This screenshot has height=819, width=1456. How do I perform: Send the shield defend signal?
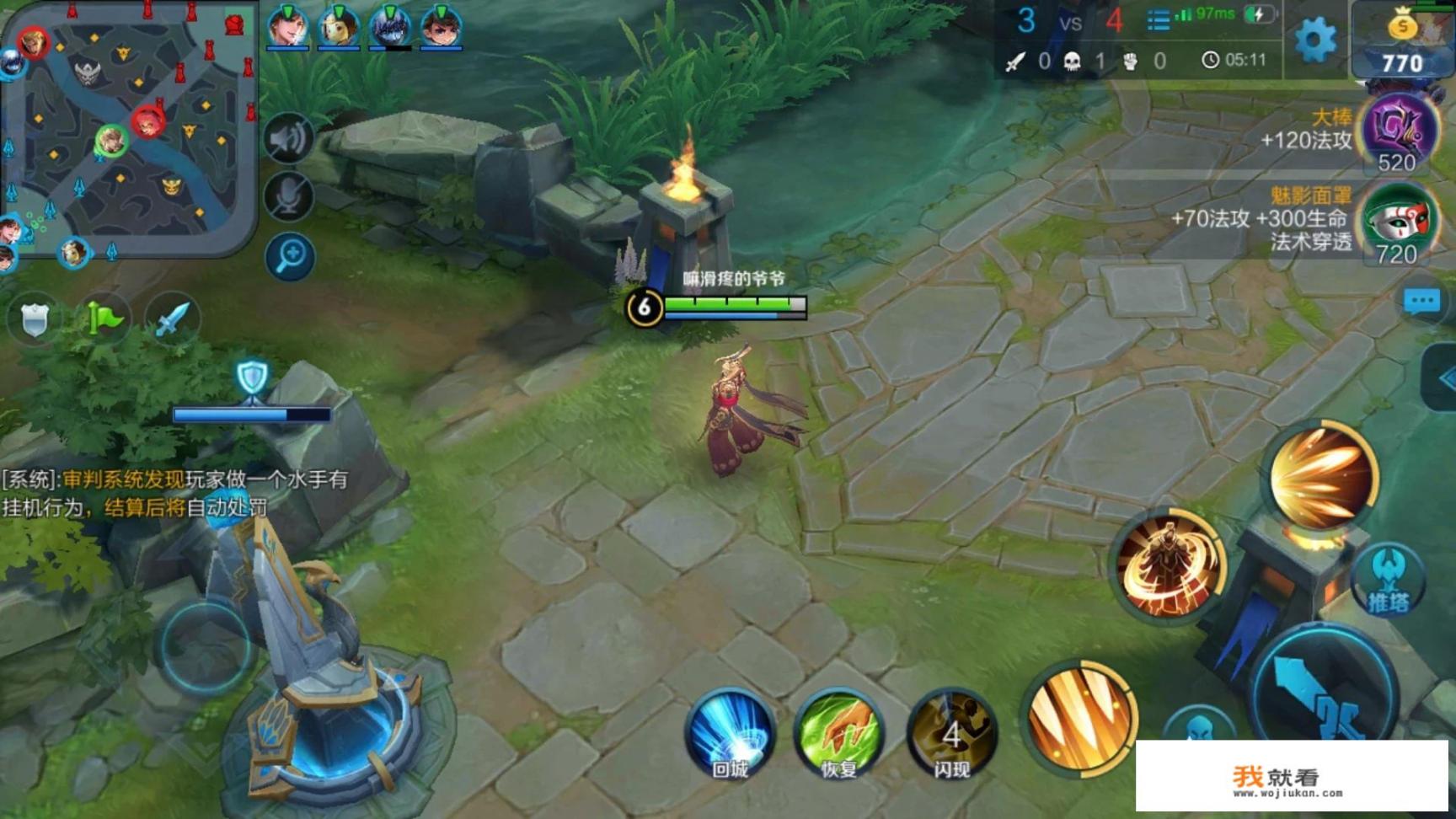point(35,319)
